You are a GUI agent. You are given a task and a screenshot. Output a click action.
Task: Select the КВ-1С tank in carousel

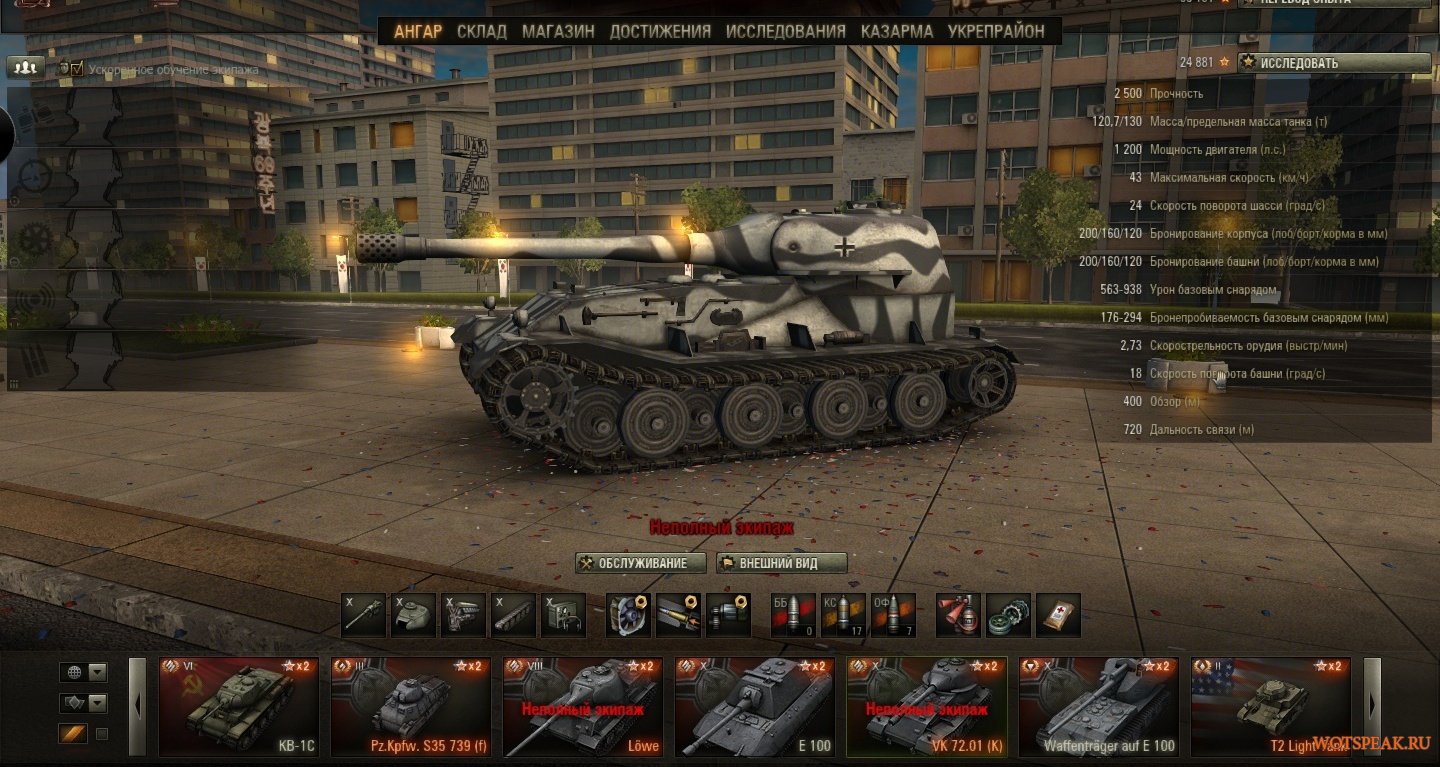click(x=239, y=706)
